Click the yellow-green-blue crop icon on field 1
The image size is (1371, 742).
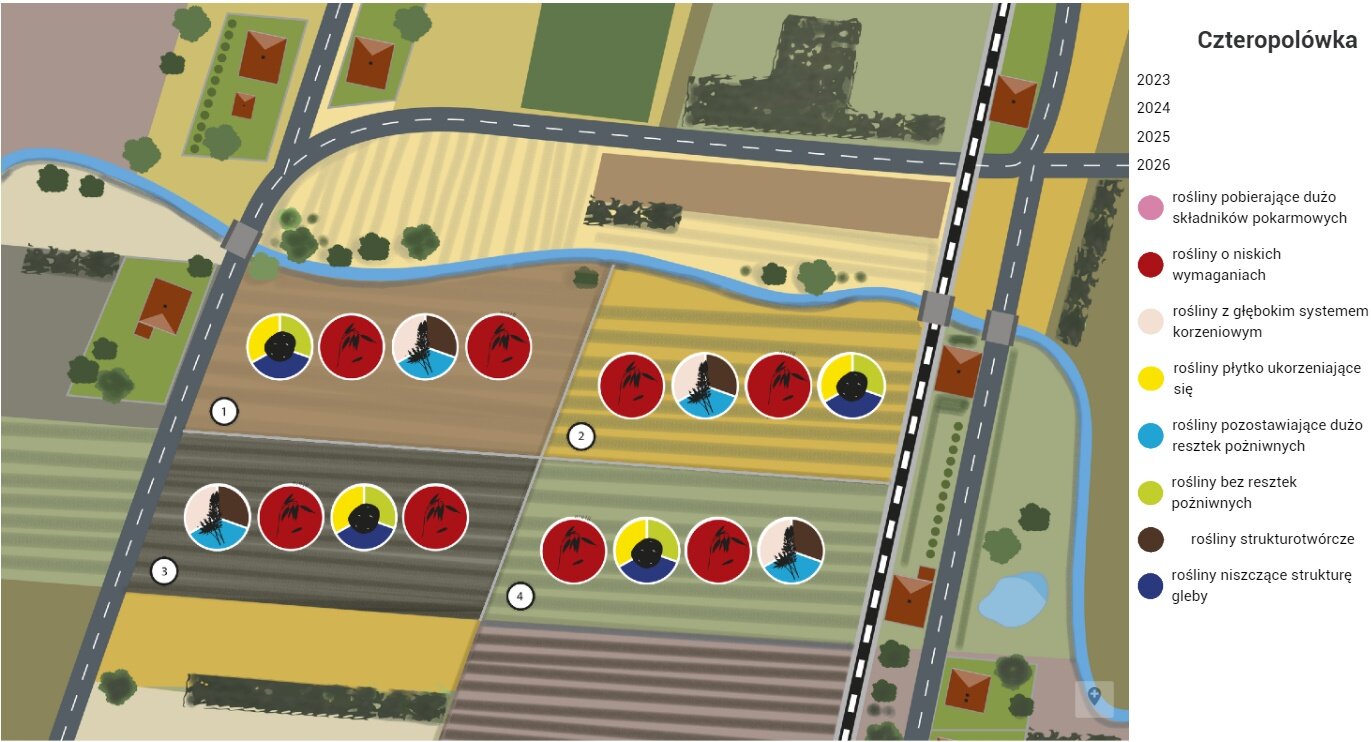(280, 346)
